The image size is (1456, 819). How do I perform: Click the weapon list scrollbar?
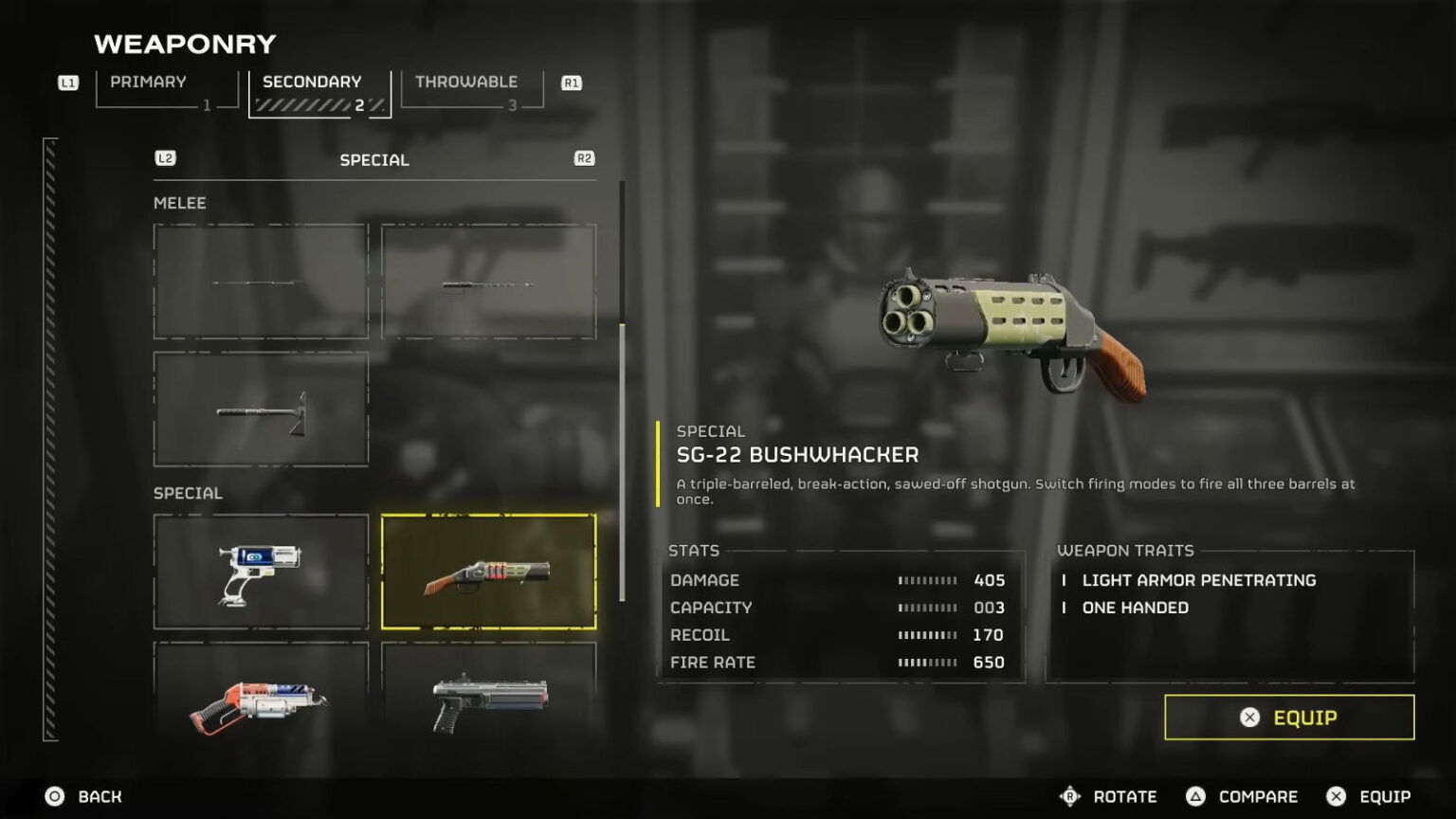[622, 463]
